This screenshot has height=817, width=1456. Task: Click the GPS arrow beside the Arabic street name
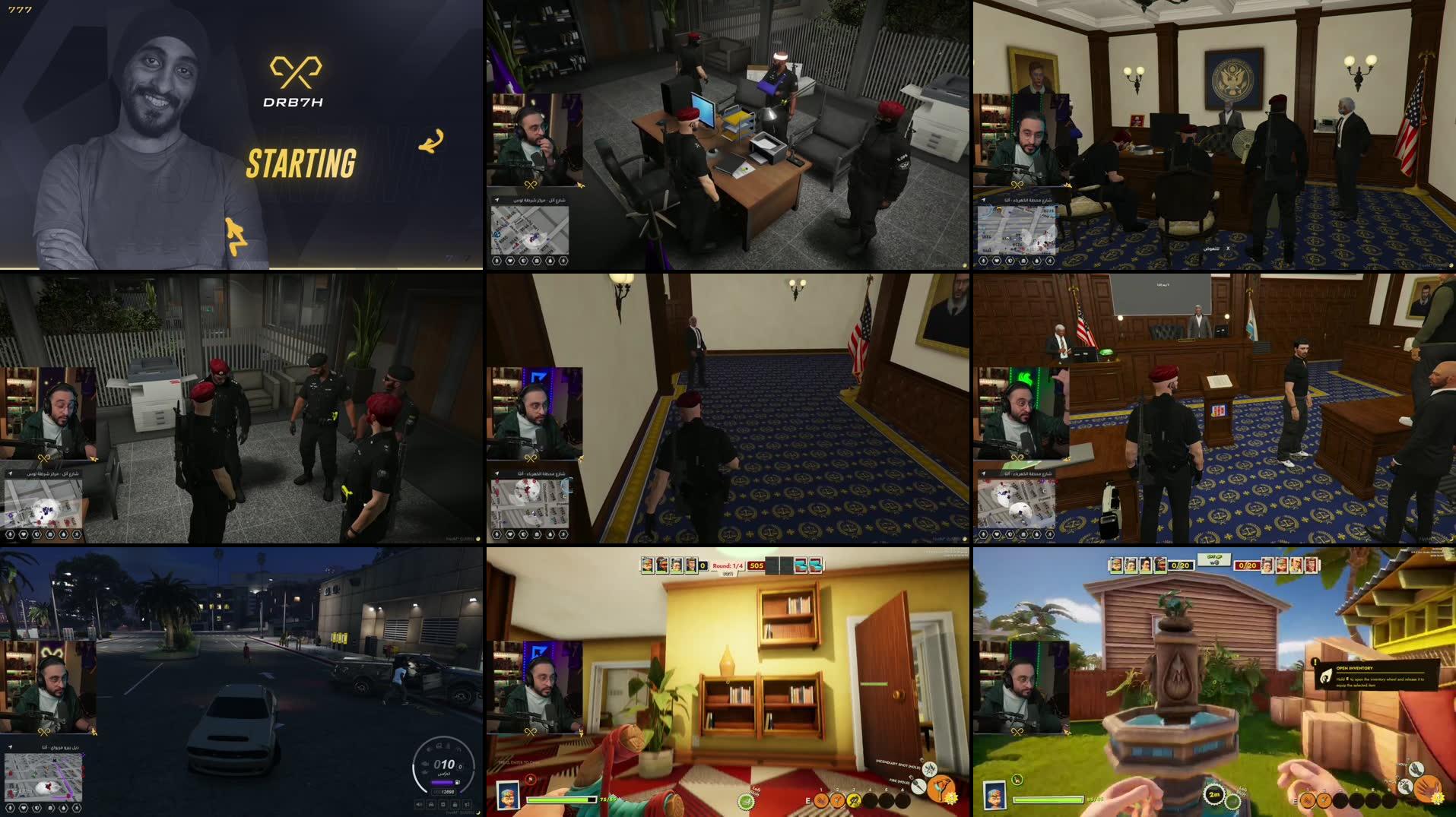click(x=11, y=746)
